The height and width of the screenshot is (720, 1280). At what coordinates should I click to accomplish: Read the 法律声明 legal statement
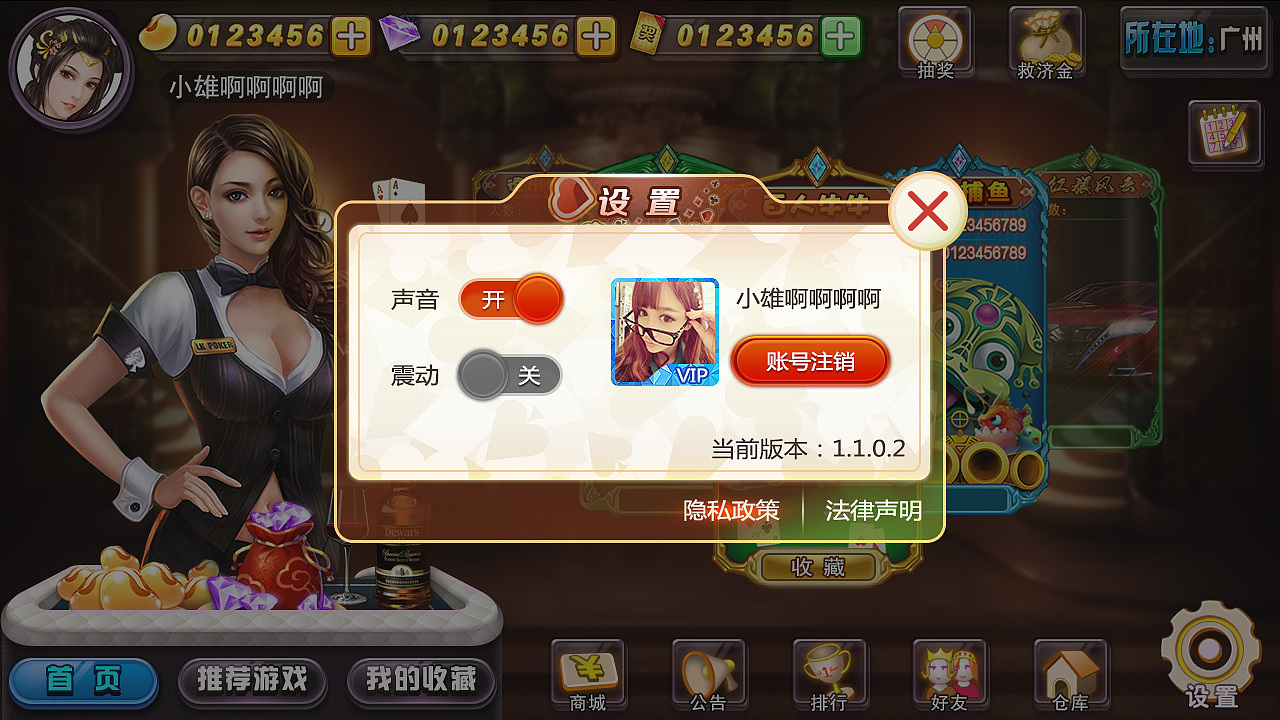coord(874,510)
